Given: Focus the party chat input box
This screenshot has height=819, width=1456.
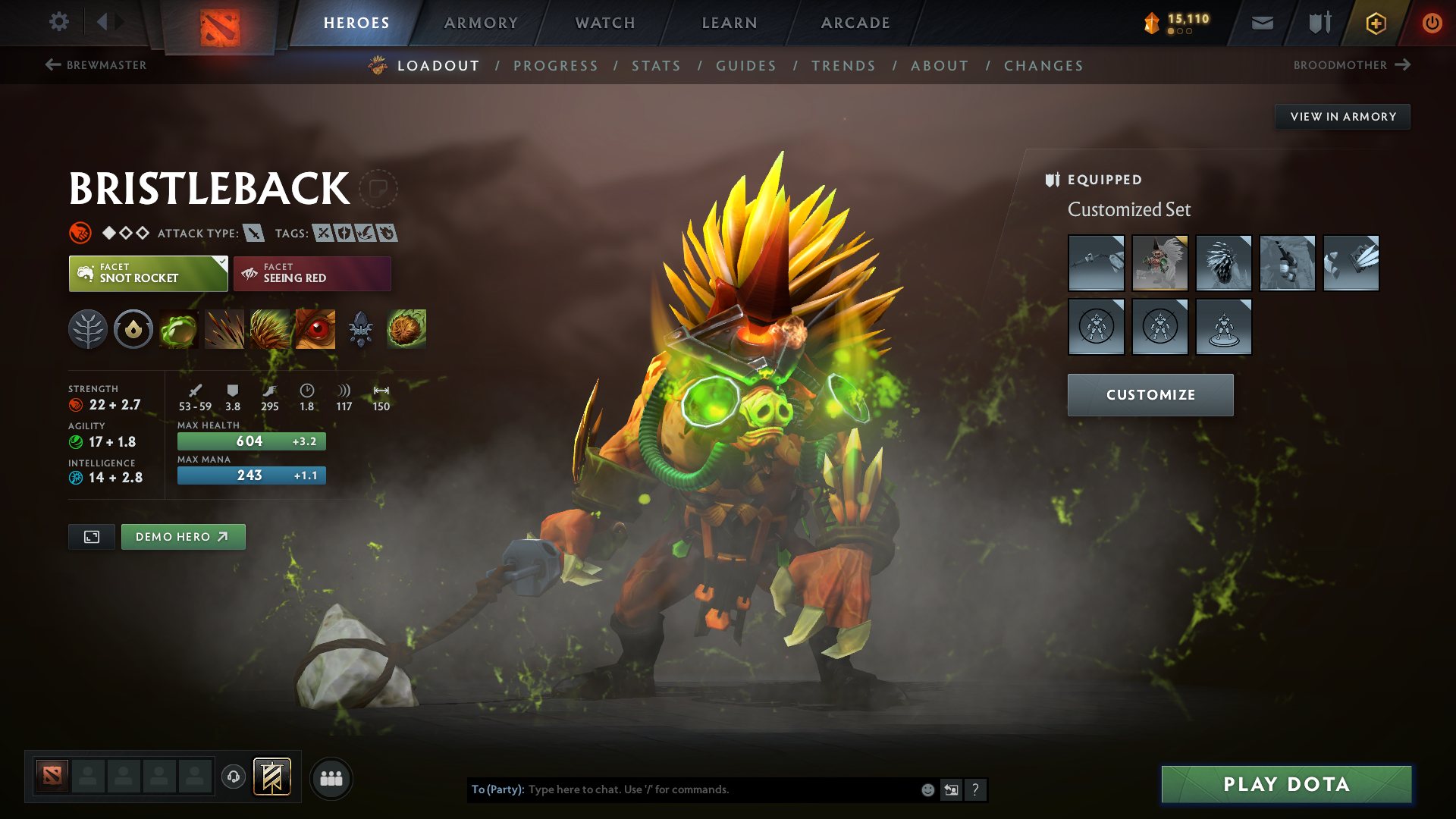Looking at the screenshot, I should point(720,789).
